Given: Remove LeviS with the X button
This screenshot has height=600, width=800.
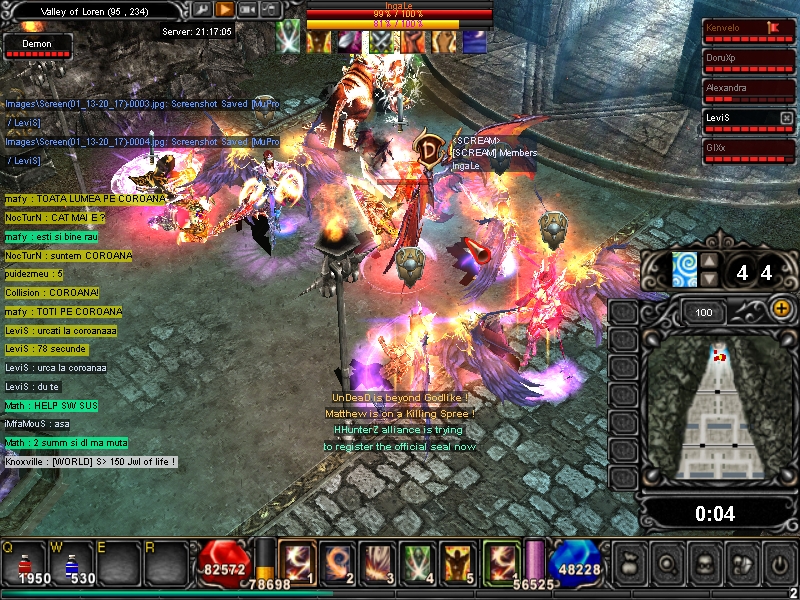Looking at the screenshot, I should pos(787,117).
